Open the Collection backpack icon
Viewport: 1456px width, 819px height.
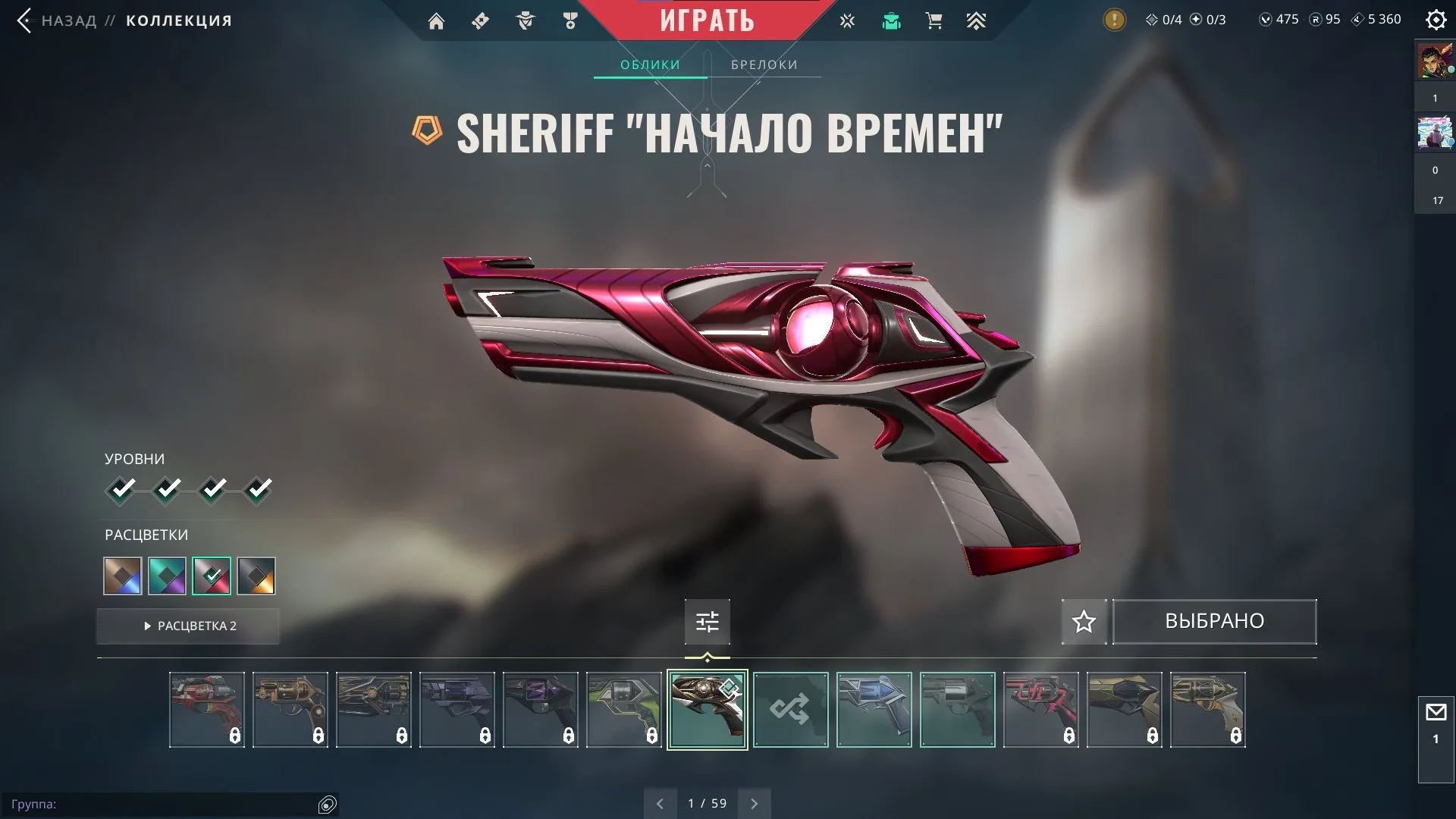pyautogui.click(x=890, y=20)
